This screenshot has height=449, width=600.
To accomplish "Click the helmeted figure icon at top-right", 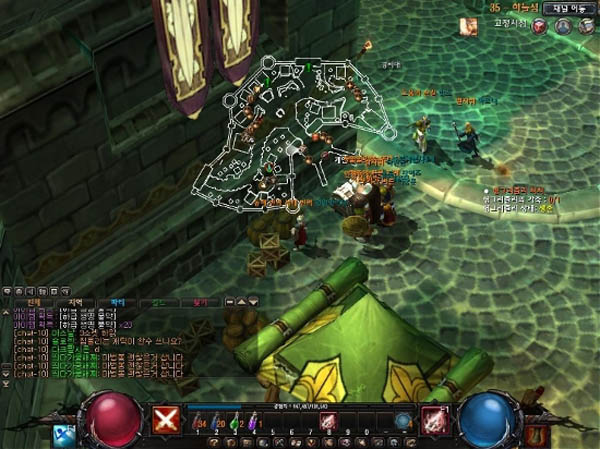I will pyautogui.click(x=563, y=26).
